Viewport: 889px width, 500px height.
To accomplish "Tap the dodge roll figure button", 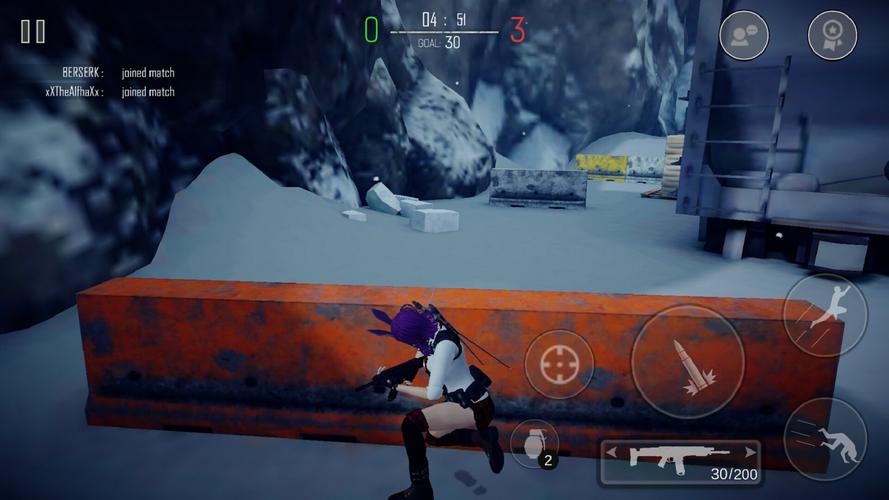I will 825,439.
